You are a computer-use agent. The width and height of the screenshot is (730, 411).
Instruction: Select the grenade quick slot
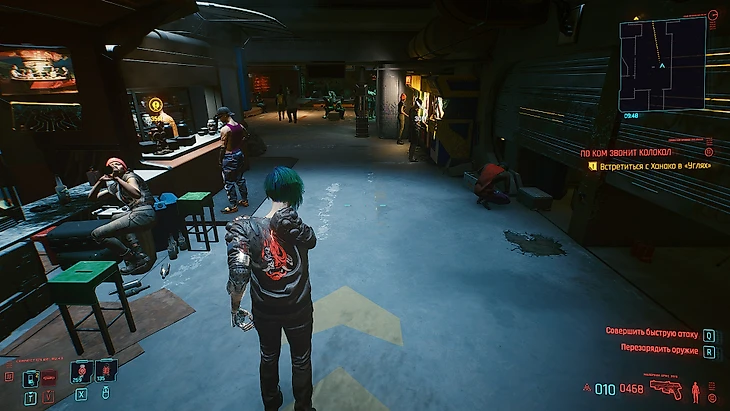click(106, 372)
